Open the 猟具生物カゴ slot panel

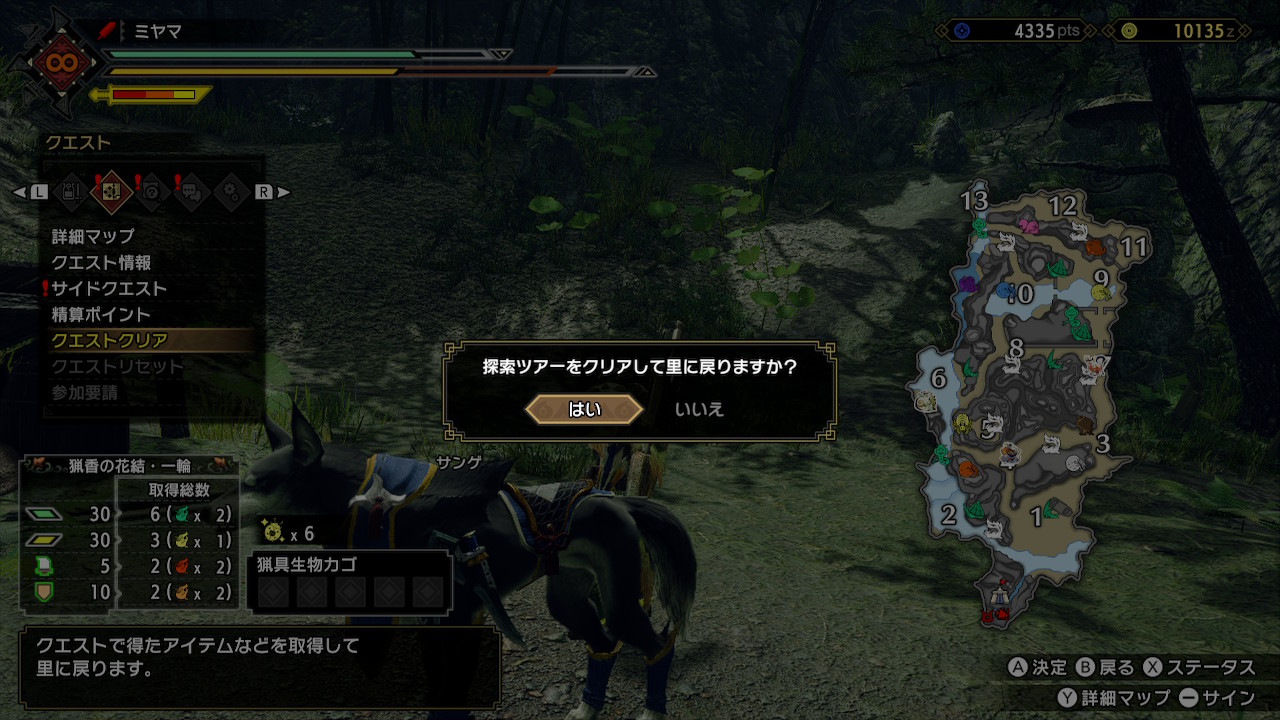(349, 582)
